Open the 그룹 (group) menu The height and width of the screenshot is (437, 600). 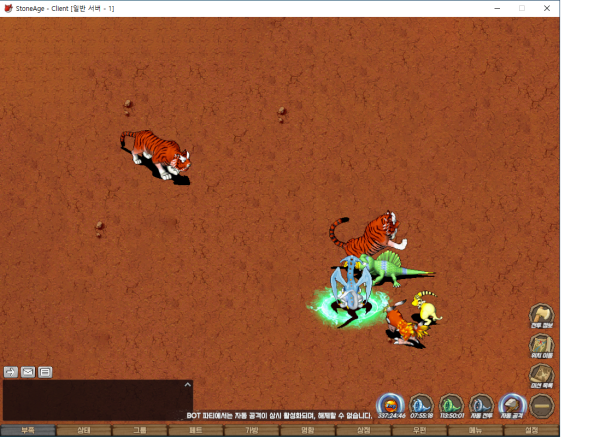pyautogui.click(x=140, y=430)
